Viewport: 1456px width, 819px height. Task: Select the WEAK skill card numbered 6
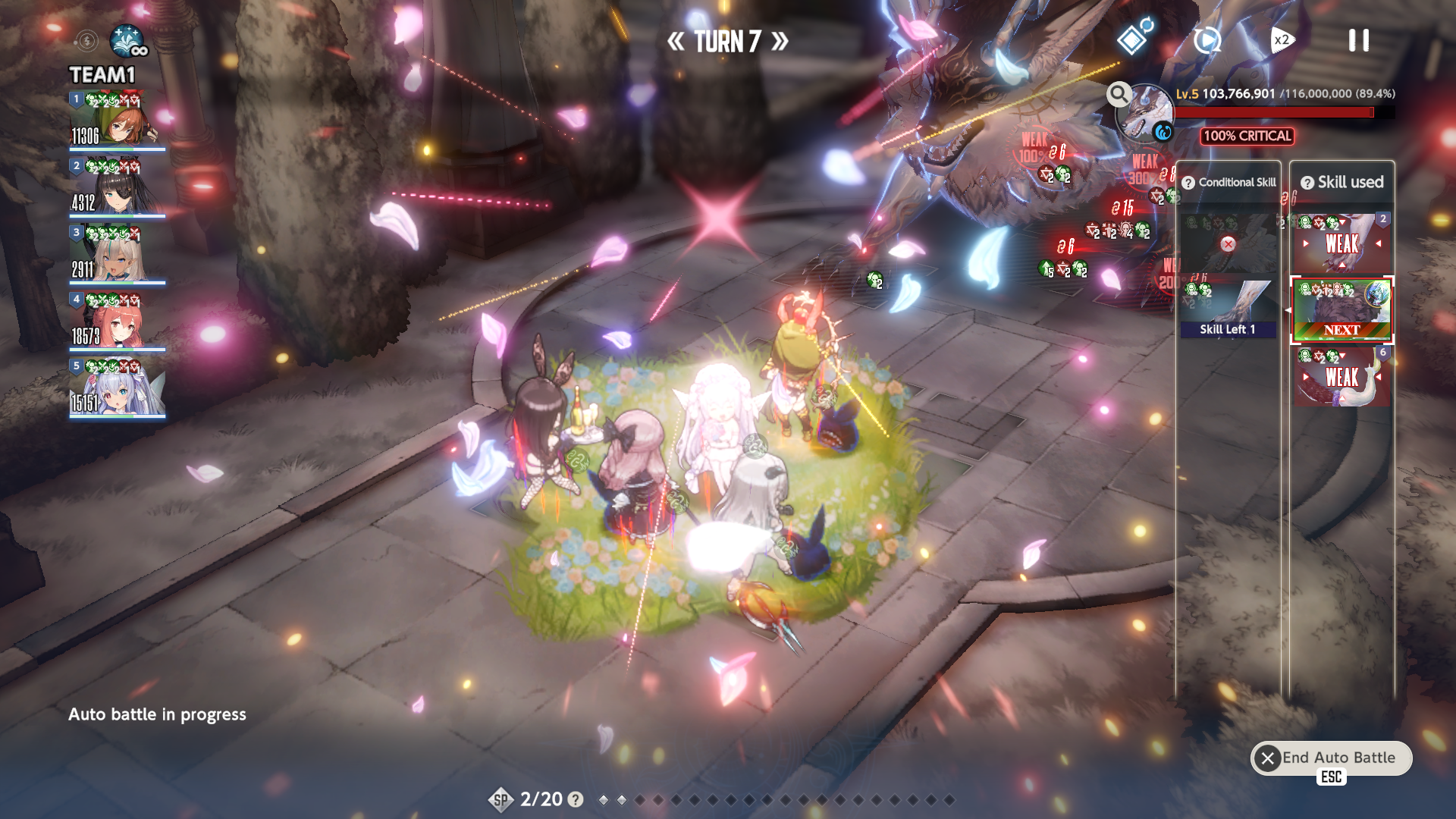pyautogui.click(x=1341, y=375)
